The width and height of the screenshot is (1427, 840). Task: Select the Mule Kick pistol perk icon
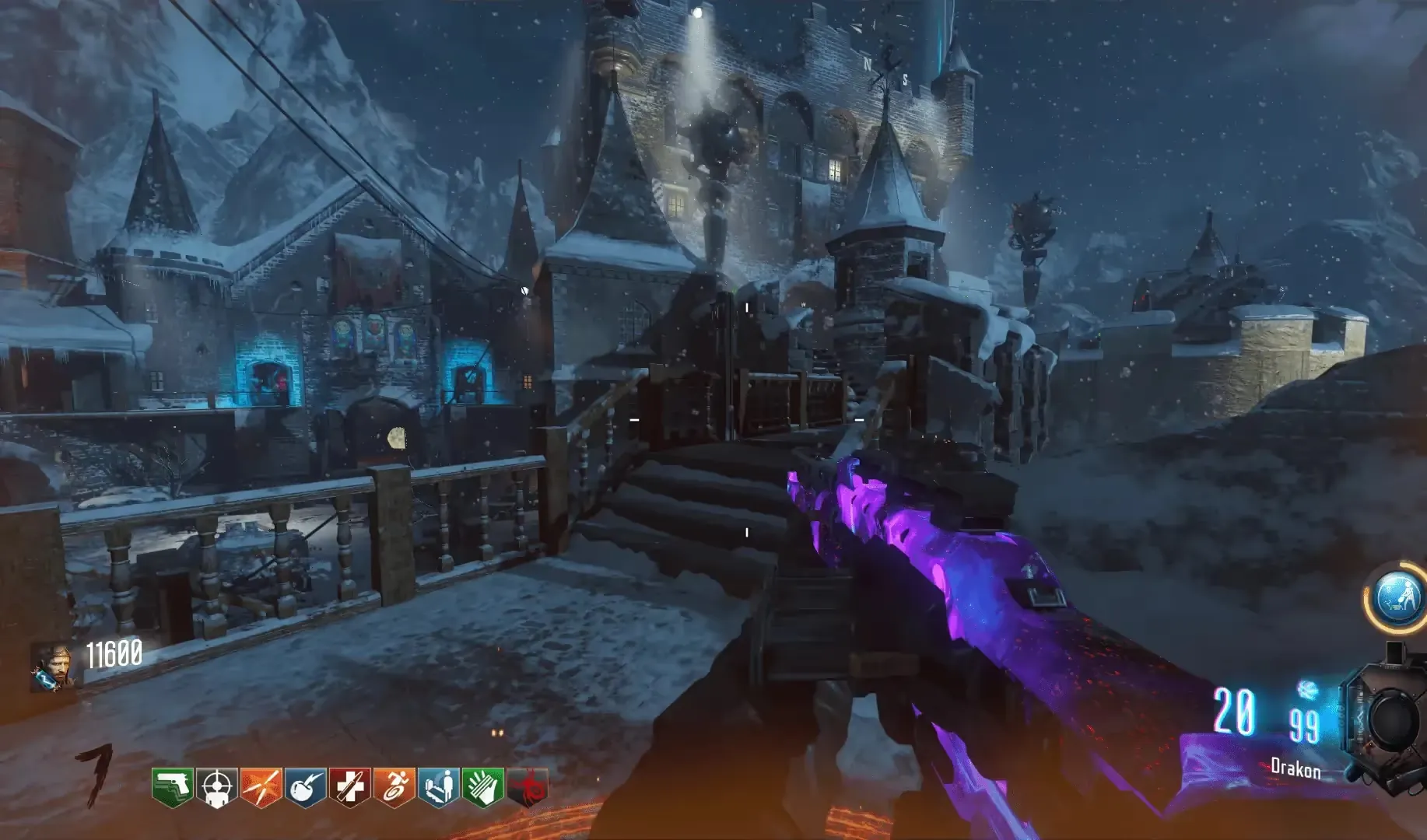pyautogui.click(x=172, y=786)
